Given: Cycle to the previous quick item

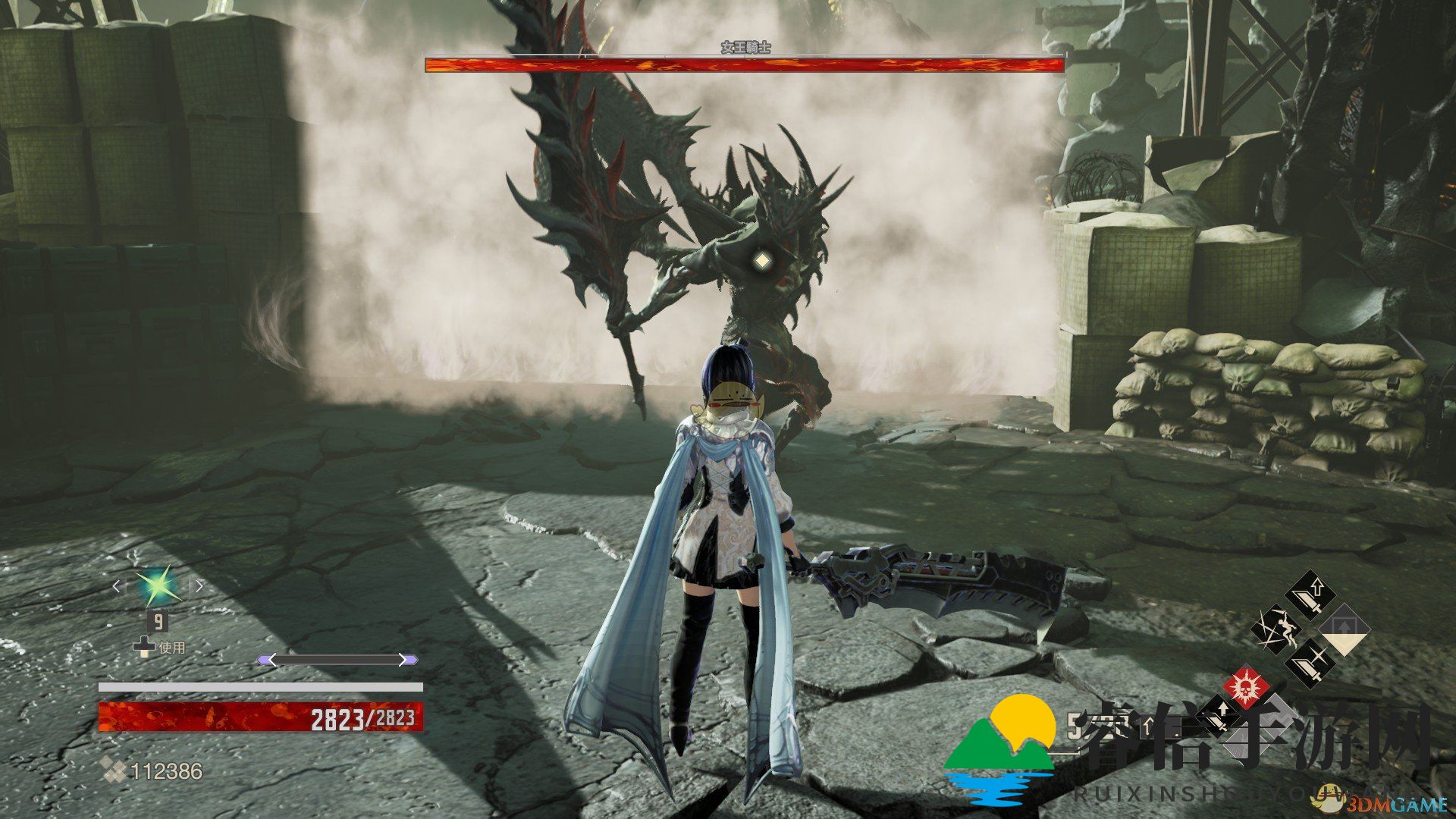Looking at the screenshot, I should (x=117, y=586).
